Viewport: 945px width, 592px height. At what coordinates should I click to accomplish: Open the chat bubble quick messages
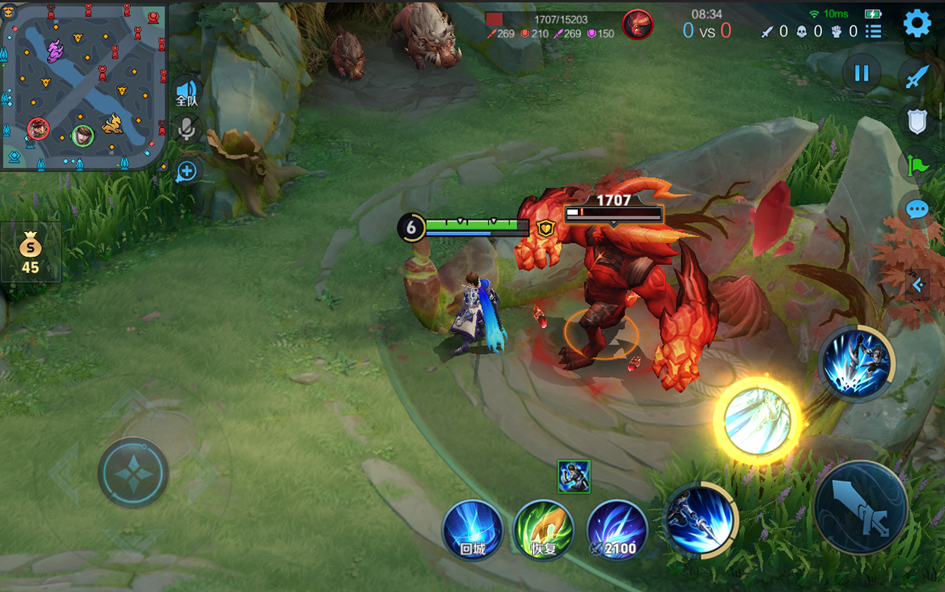tap(917, 210)
